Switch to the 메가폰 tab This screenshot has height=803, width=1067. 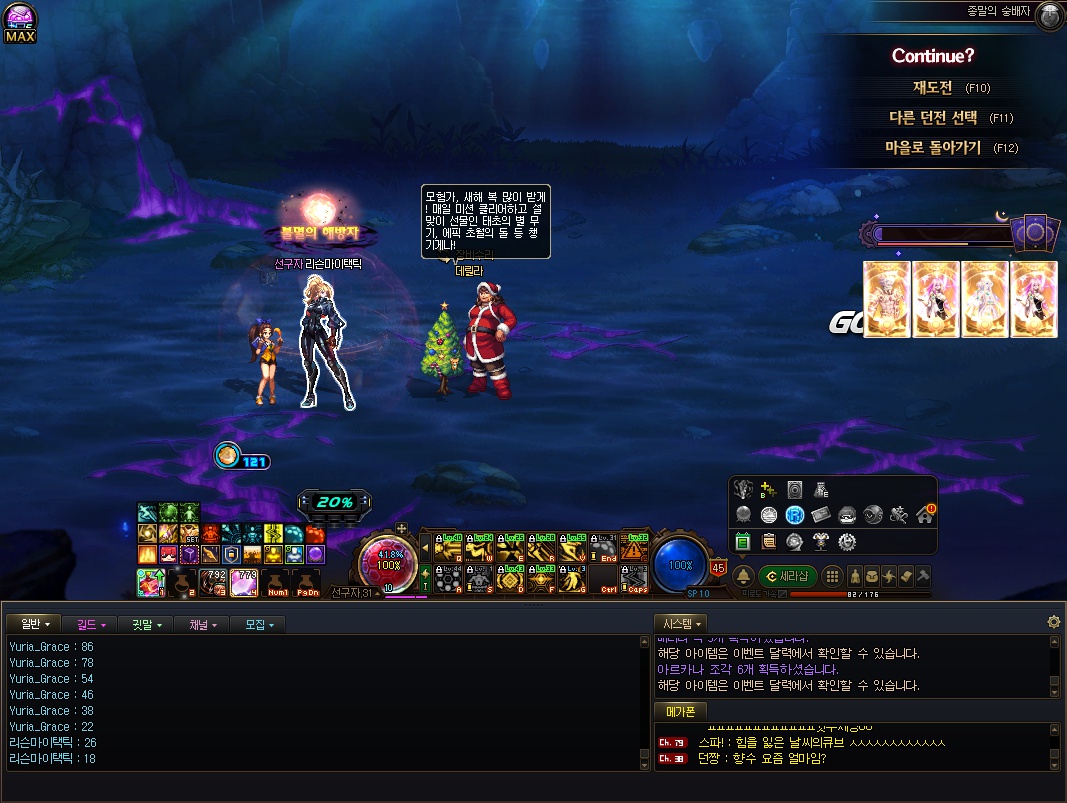(680, 711)
